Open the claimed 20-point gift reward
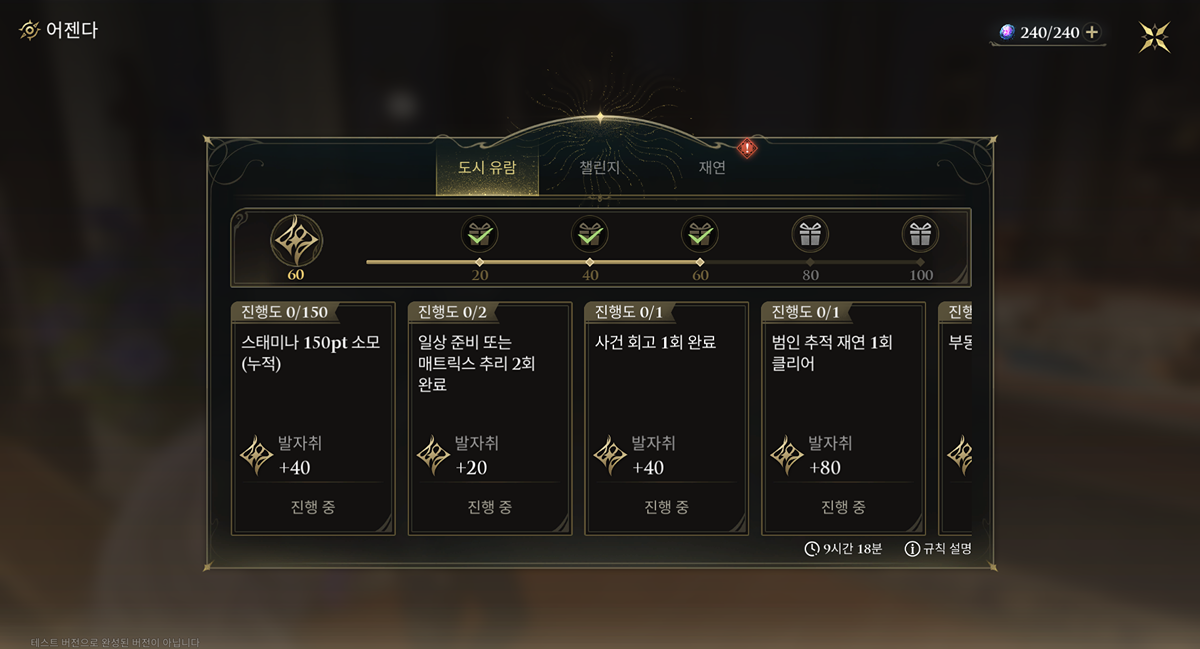The width and height of the screenshot is (1200, 649). tap(480, 235)
